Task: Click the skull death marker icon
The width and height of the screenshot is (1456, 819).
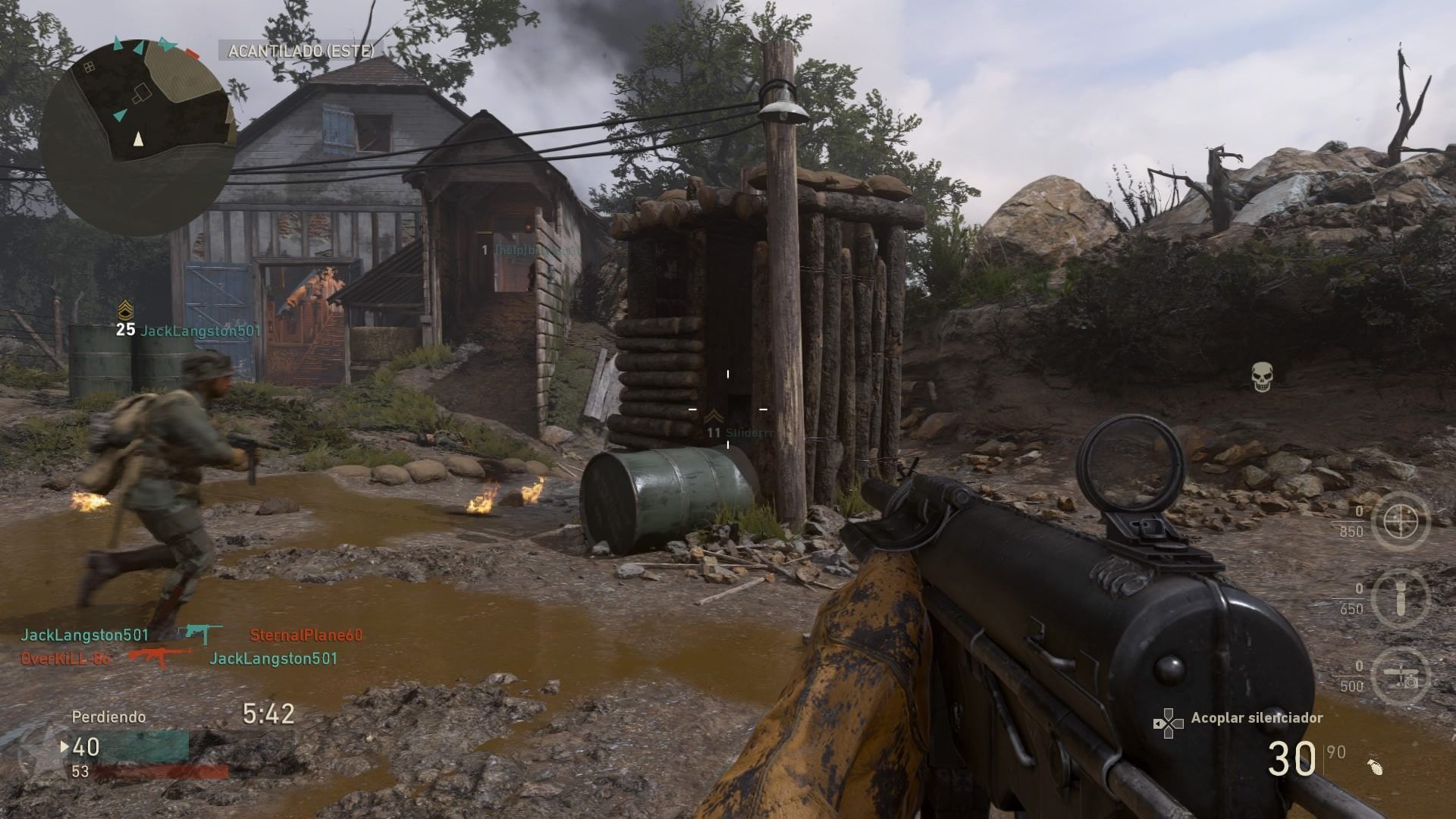Action: tap(1261, 377)
